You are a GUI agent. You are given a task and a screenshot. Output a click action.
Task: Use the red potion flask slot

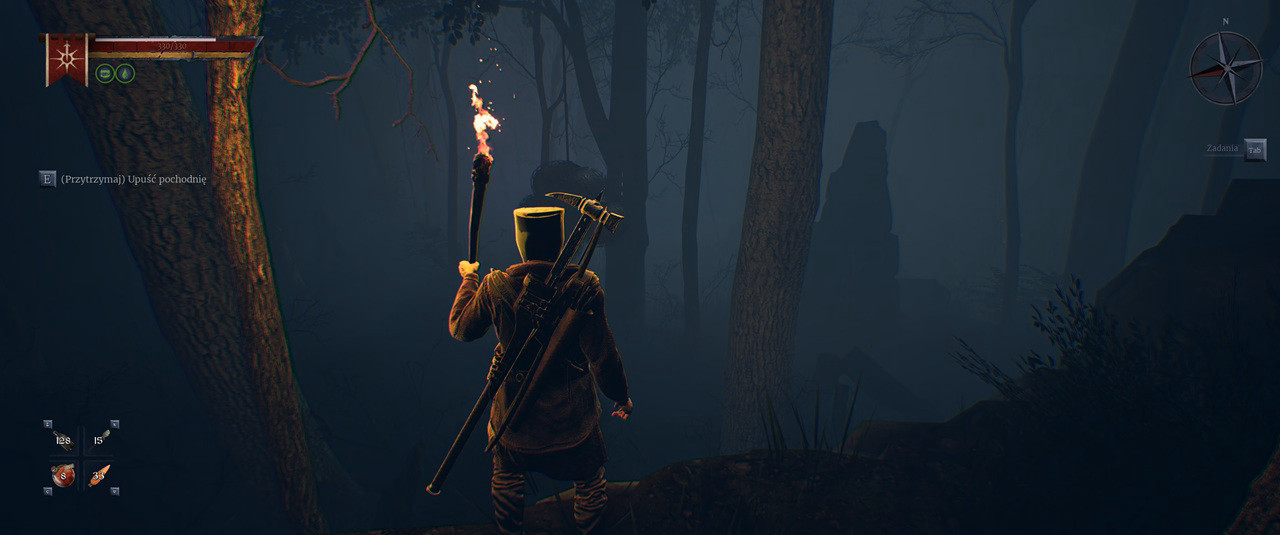(x=63, y=475)
